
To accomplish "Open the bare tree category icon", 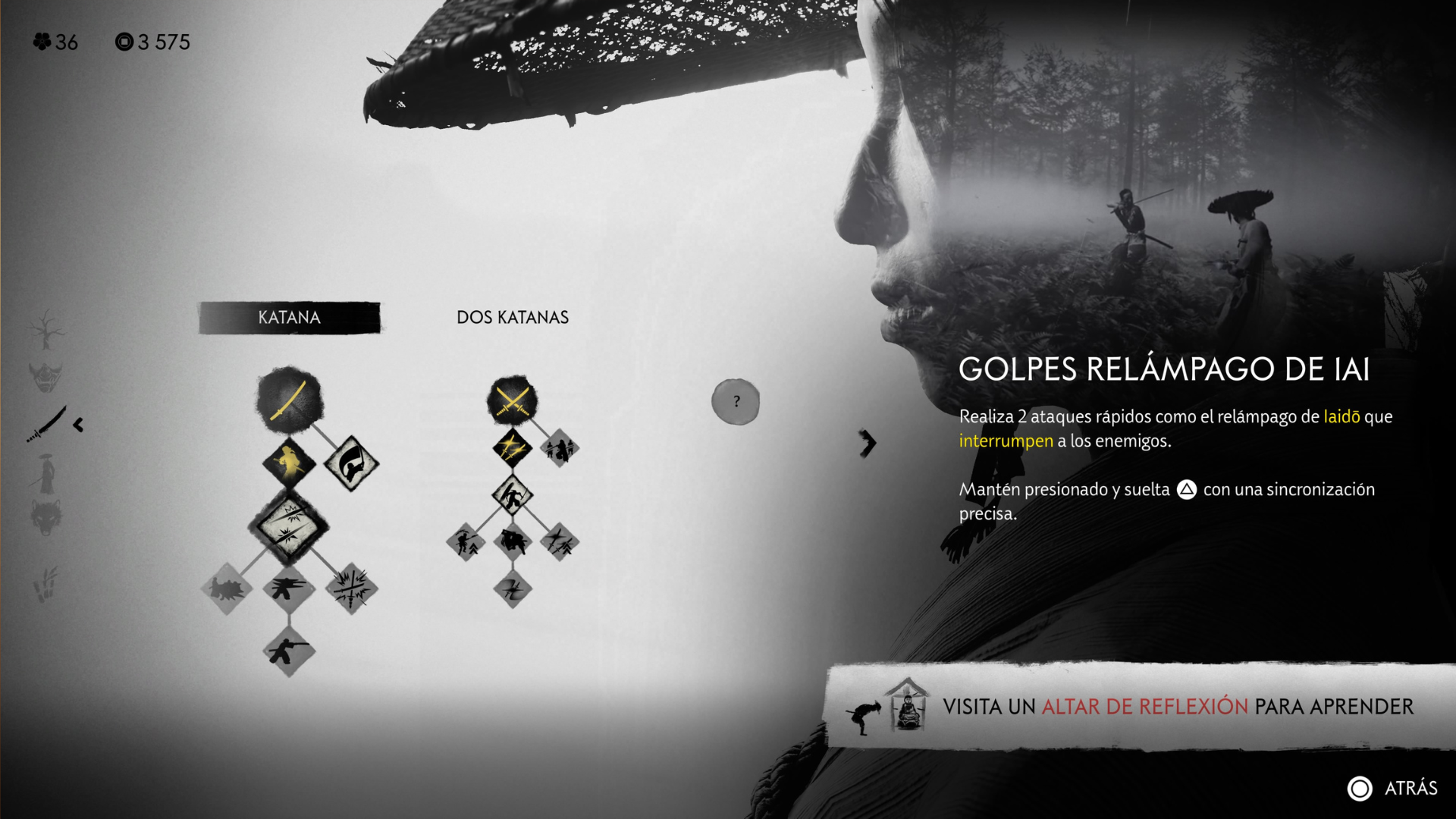I will click(46, 329).
